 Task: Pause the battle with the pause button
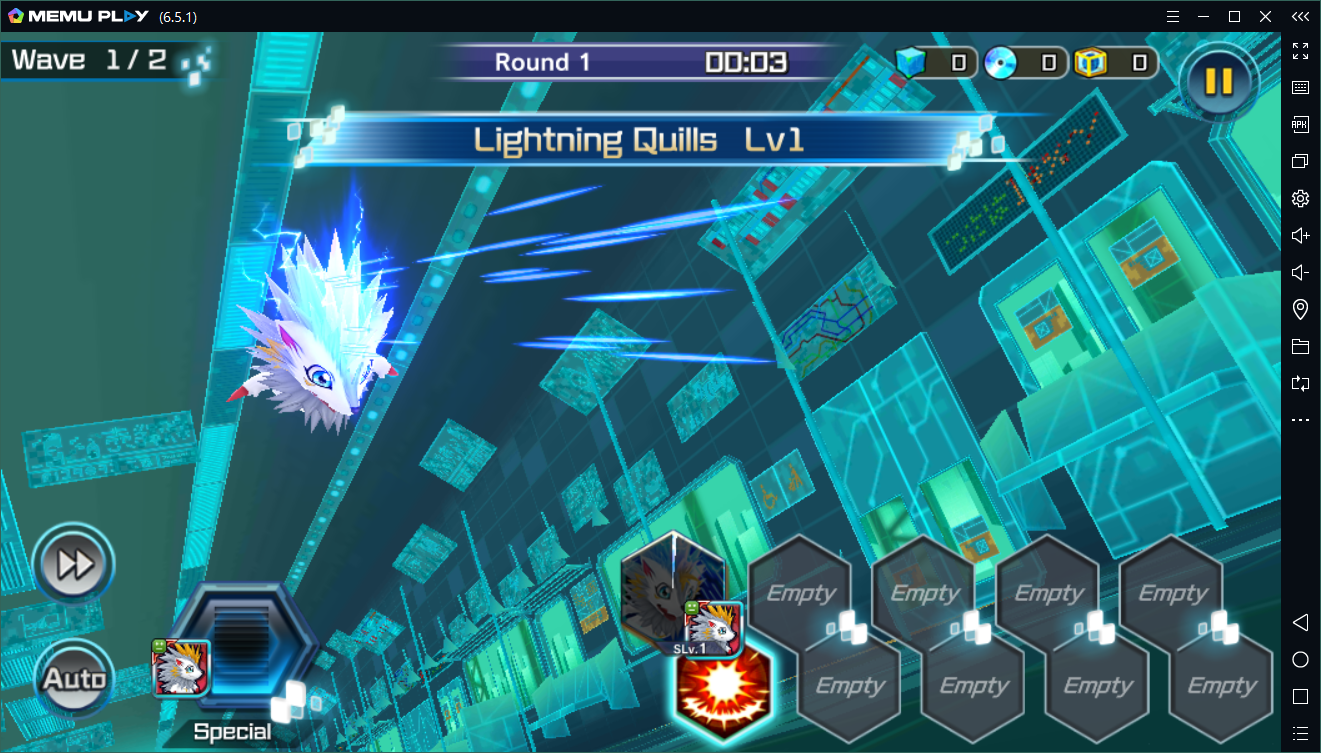coord(1217,81)
